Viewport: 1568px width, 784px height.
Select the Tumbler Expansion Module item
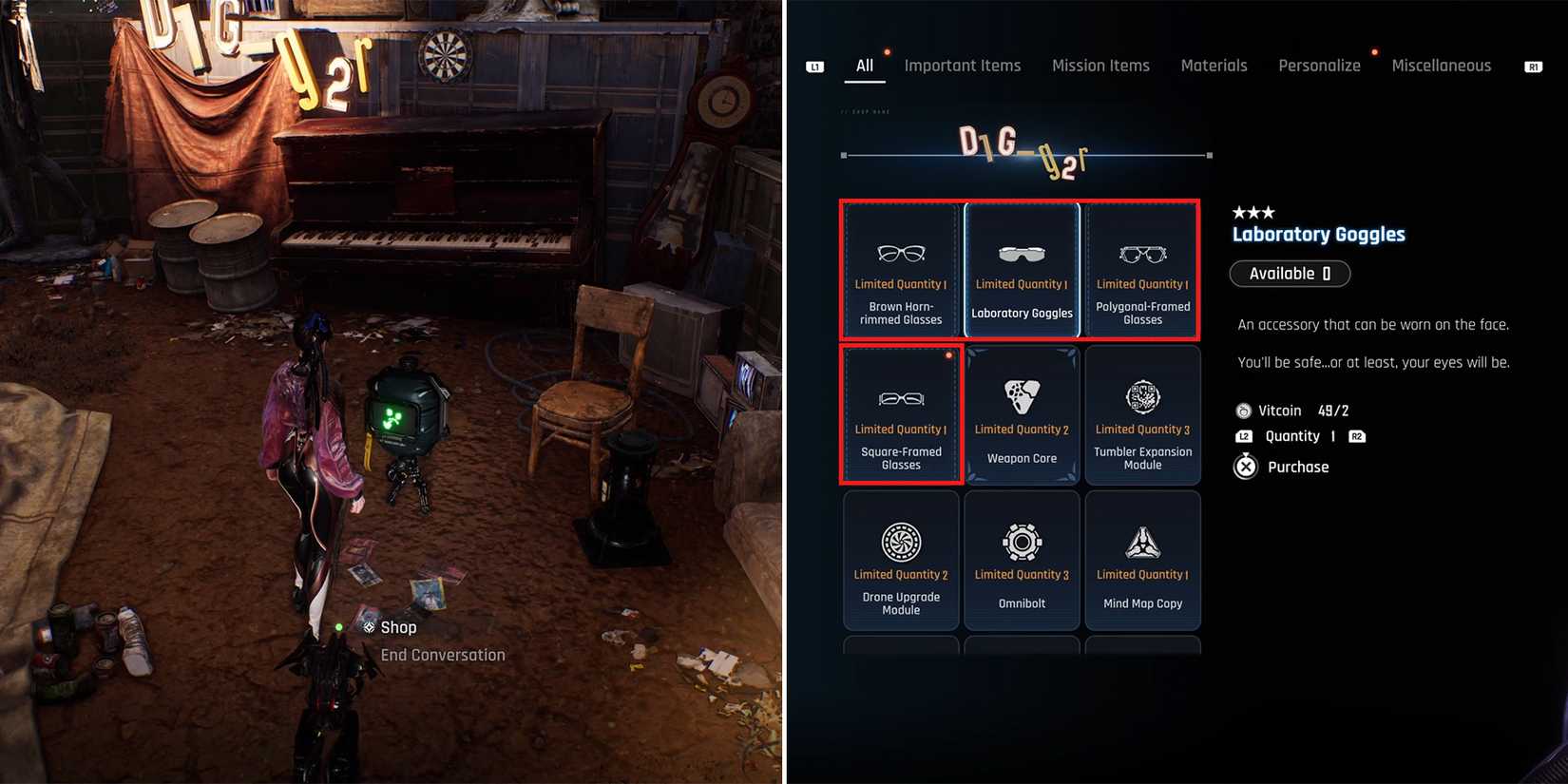(1142, 415)
